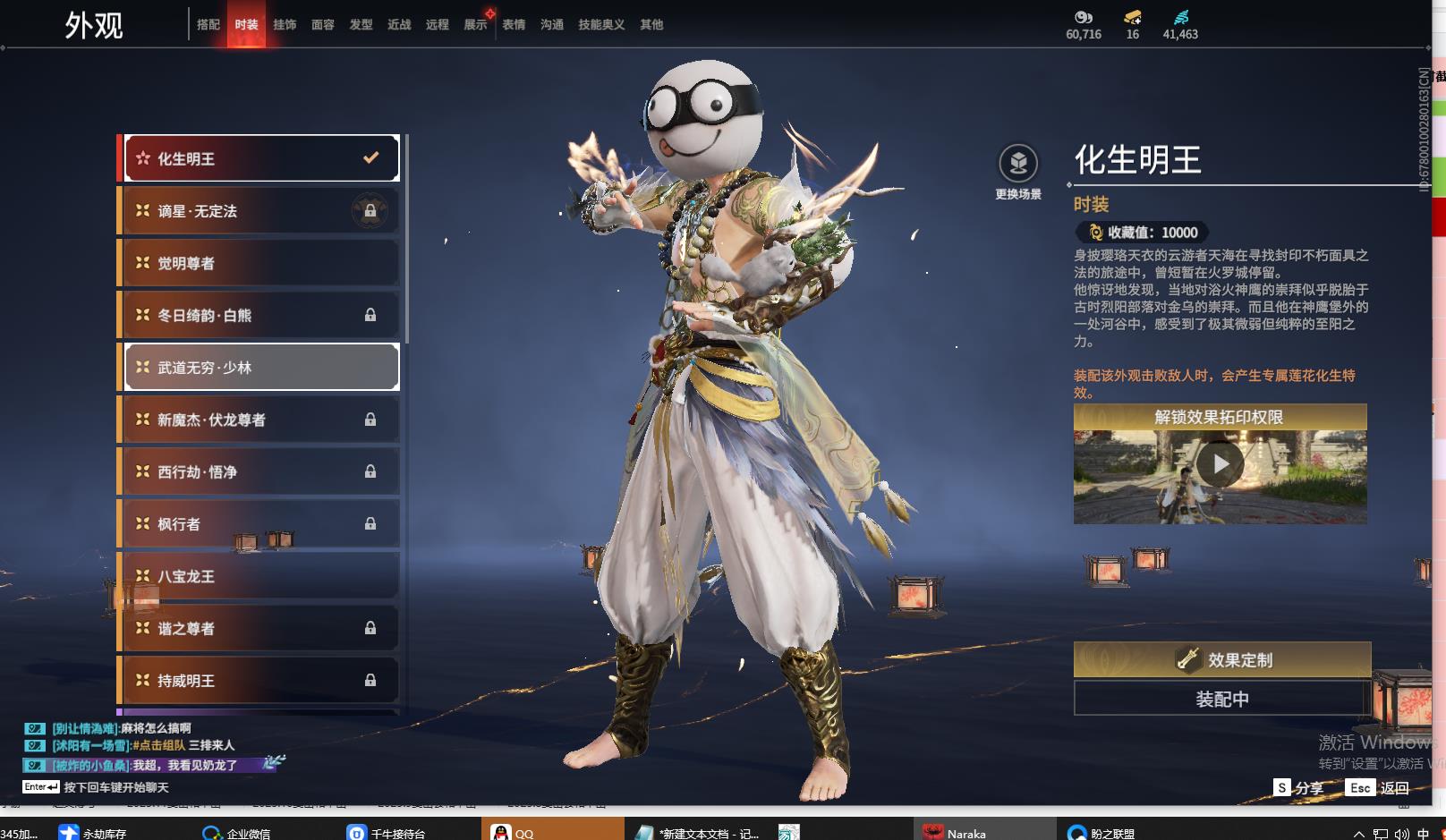The image size is (1446, 840).
Task: Open the 挂饰 tab
Action: (285, 25)
